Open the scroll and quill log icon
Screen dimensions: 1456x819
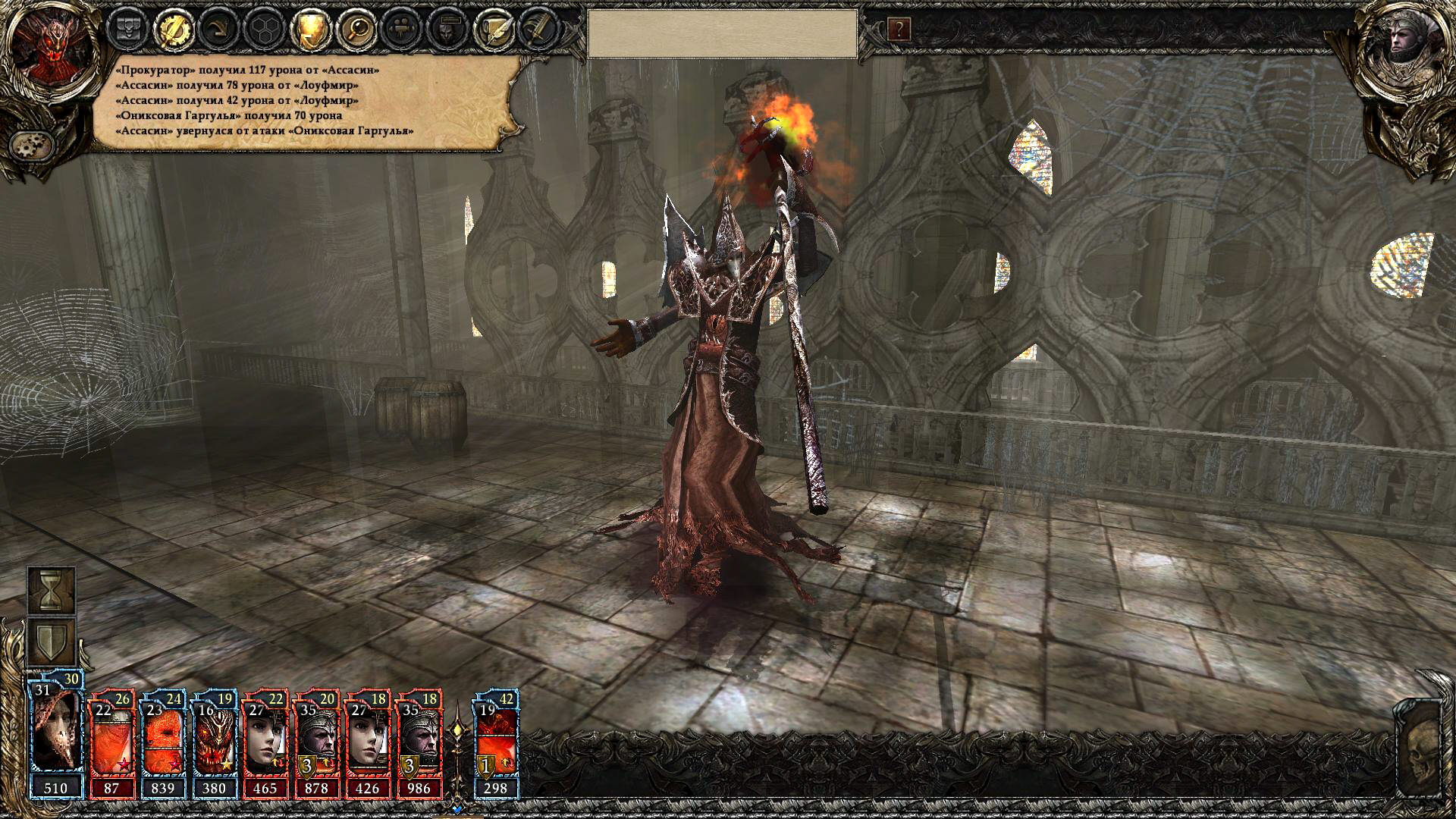click(x=491, y=30)
